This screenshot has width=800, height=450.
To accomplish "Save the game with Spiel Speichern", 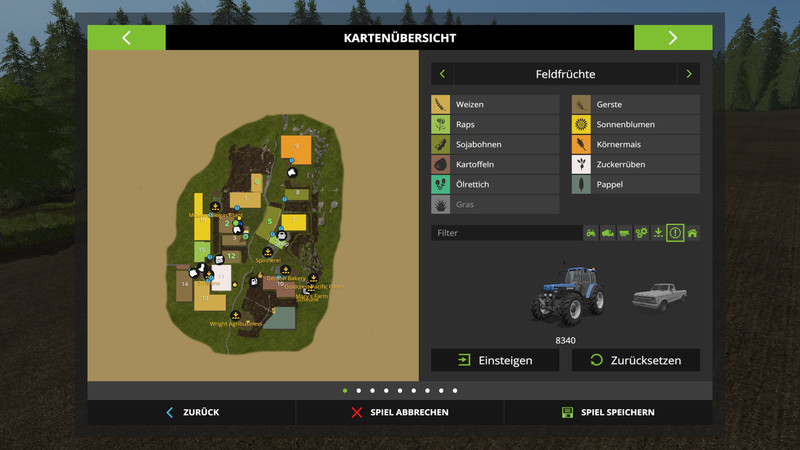I will (608, 412).
